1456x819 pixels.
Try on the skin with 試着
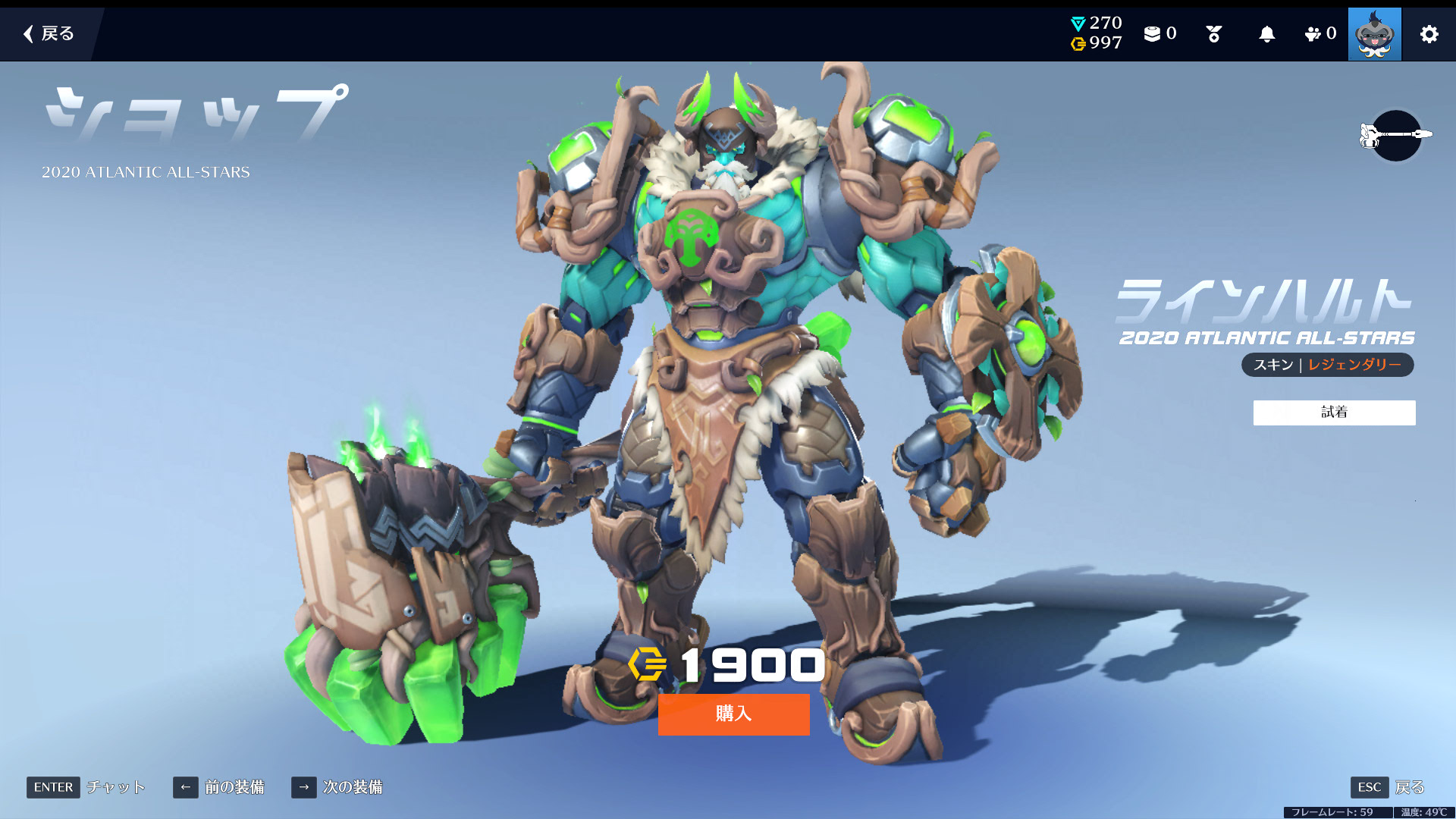[1334, 413]
